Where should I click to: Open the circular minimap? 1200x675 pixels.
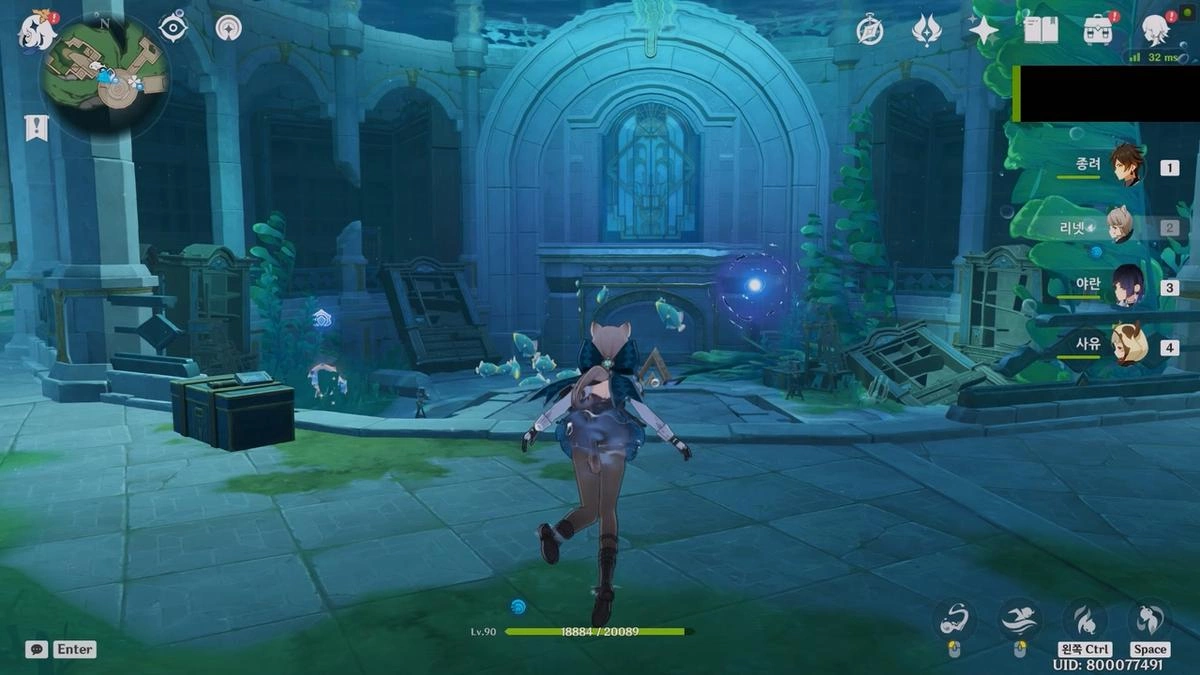click(x=105, y=77)
